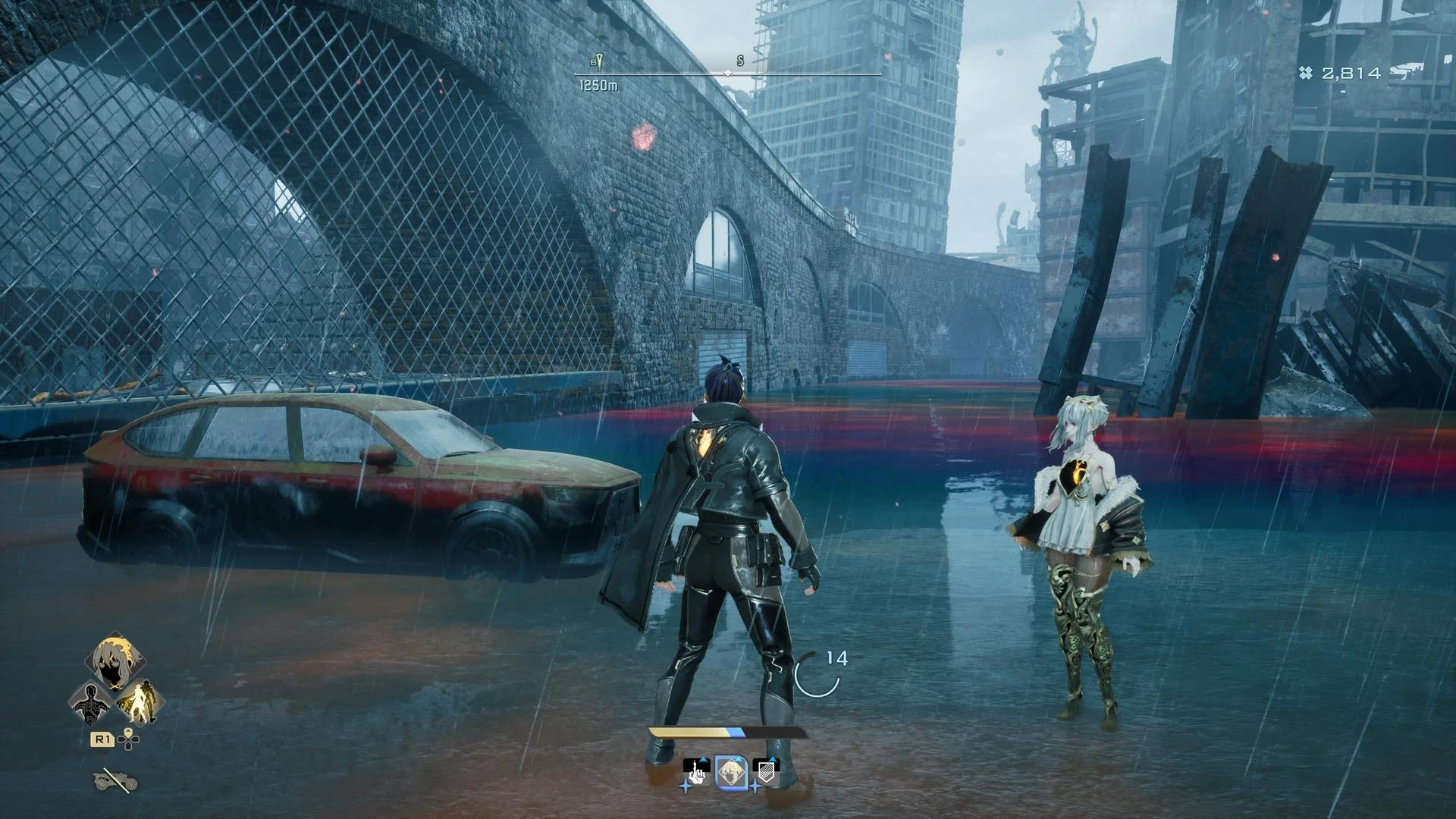
Task: Select the hatched shield ability icon
Action: pyautogui.click(x=766, y=771)
